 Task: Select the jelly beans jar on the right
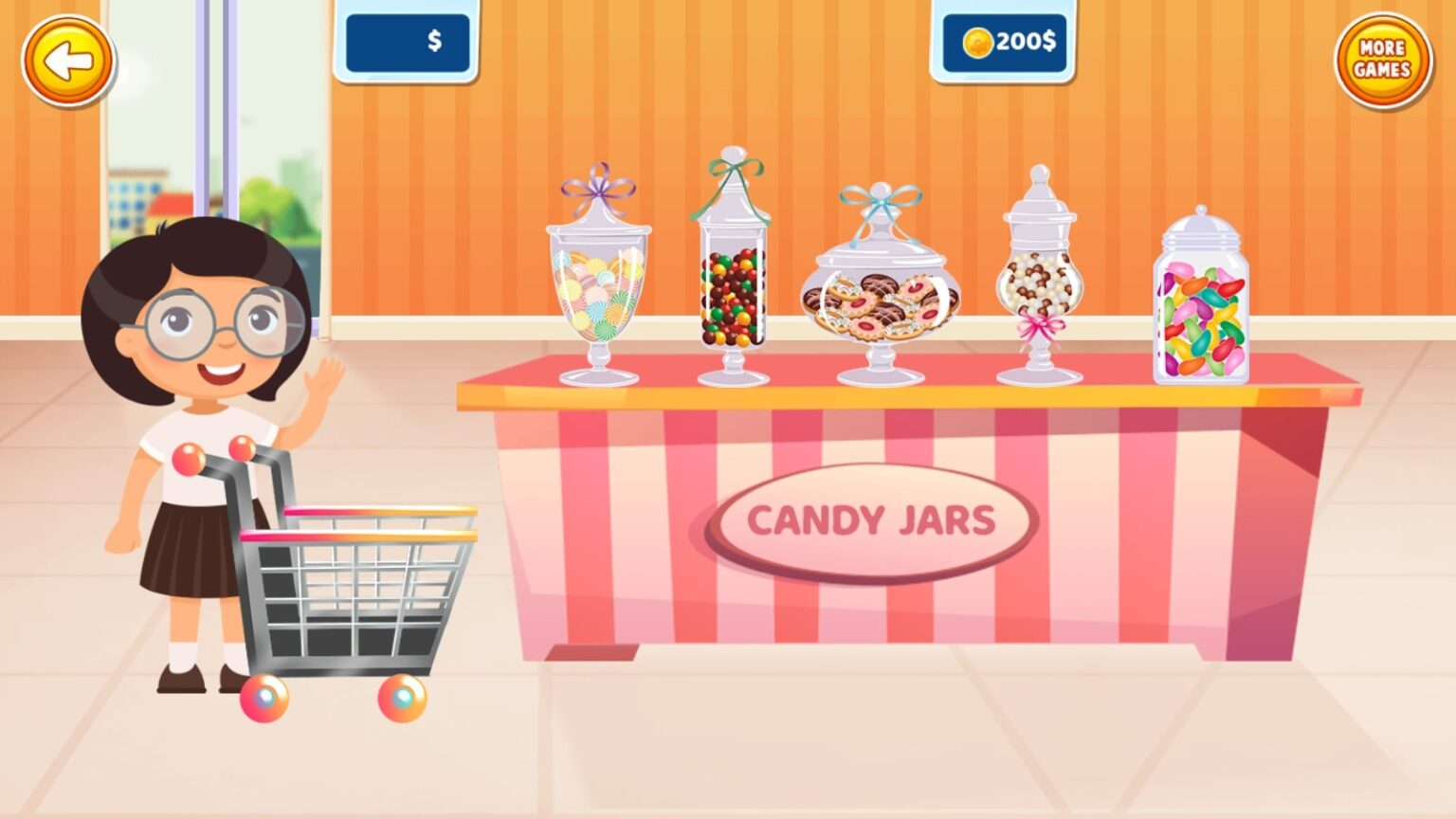pos(1199,313)
